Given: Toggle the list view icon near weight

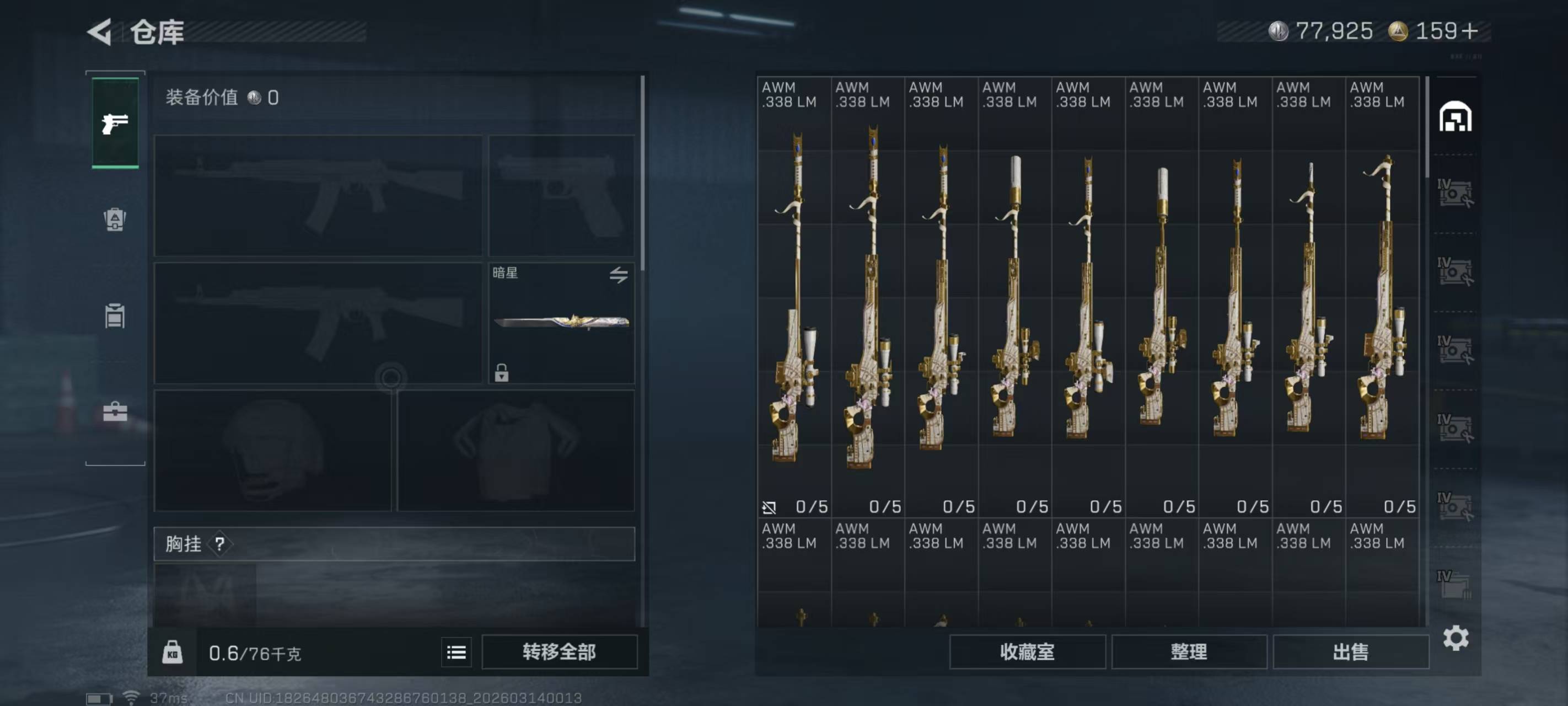Looking at the screenshot, I should (x=456, y=652).
